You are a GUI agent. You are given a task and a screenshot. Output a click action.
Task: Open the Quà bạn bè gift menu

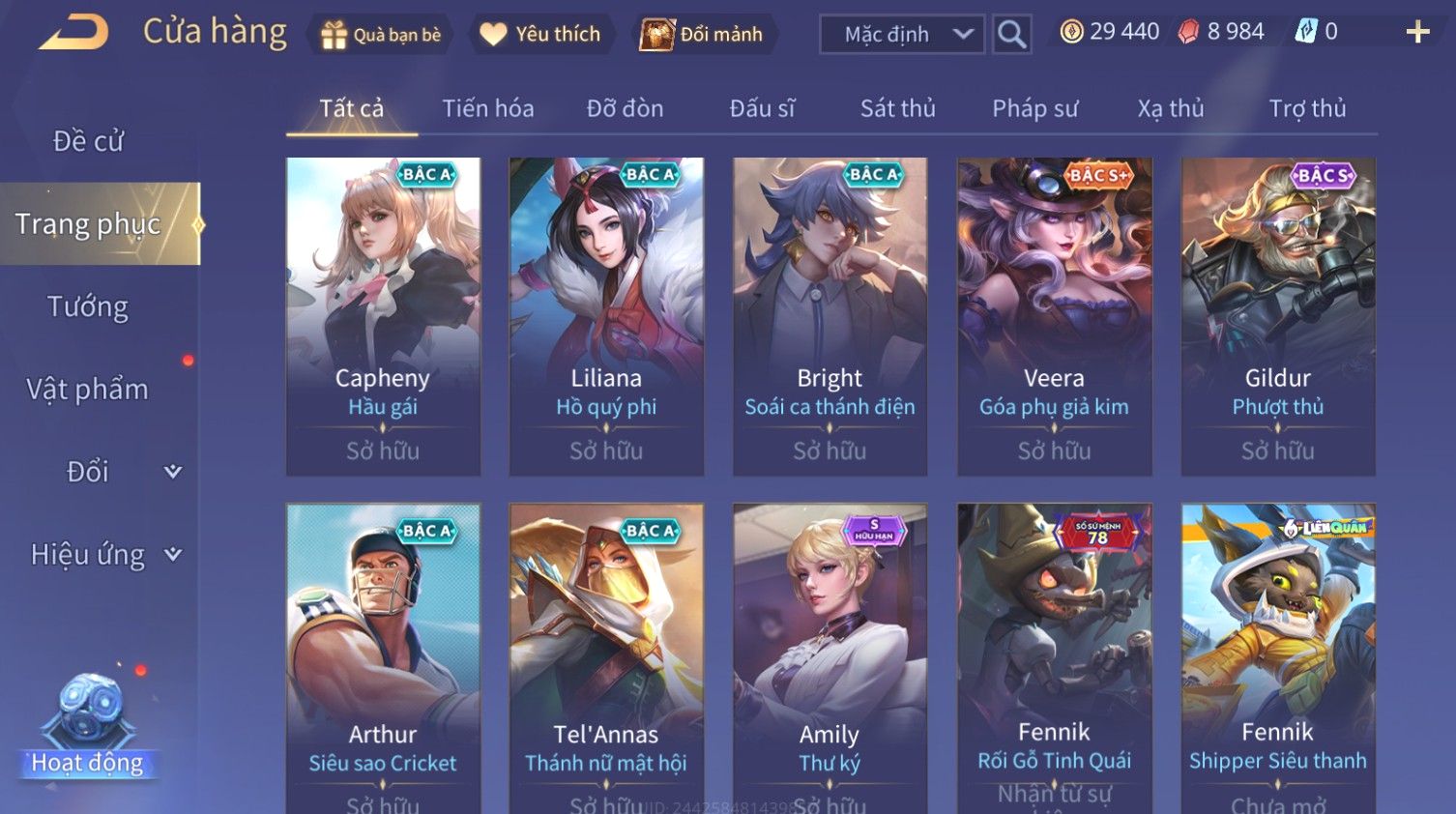click(x=381, y=35)
